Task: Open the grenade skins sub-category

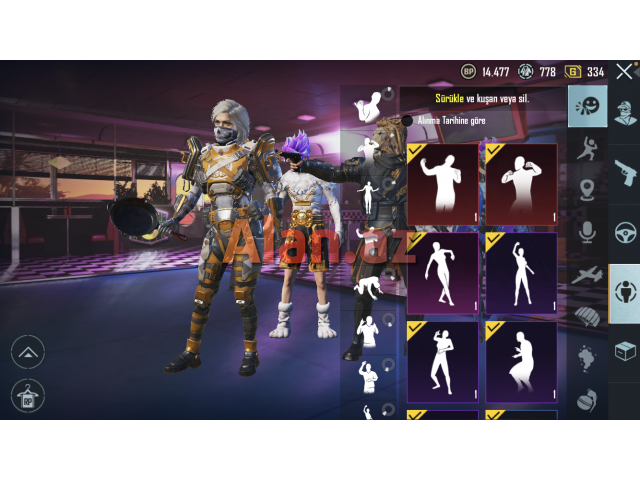Action: click(587, 398)
